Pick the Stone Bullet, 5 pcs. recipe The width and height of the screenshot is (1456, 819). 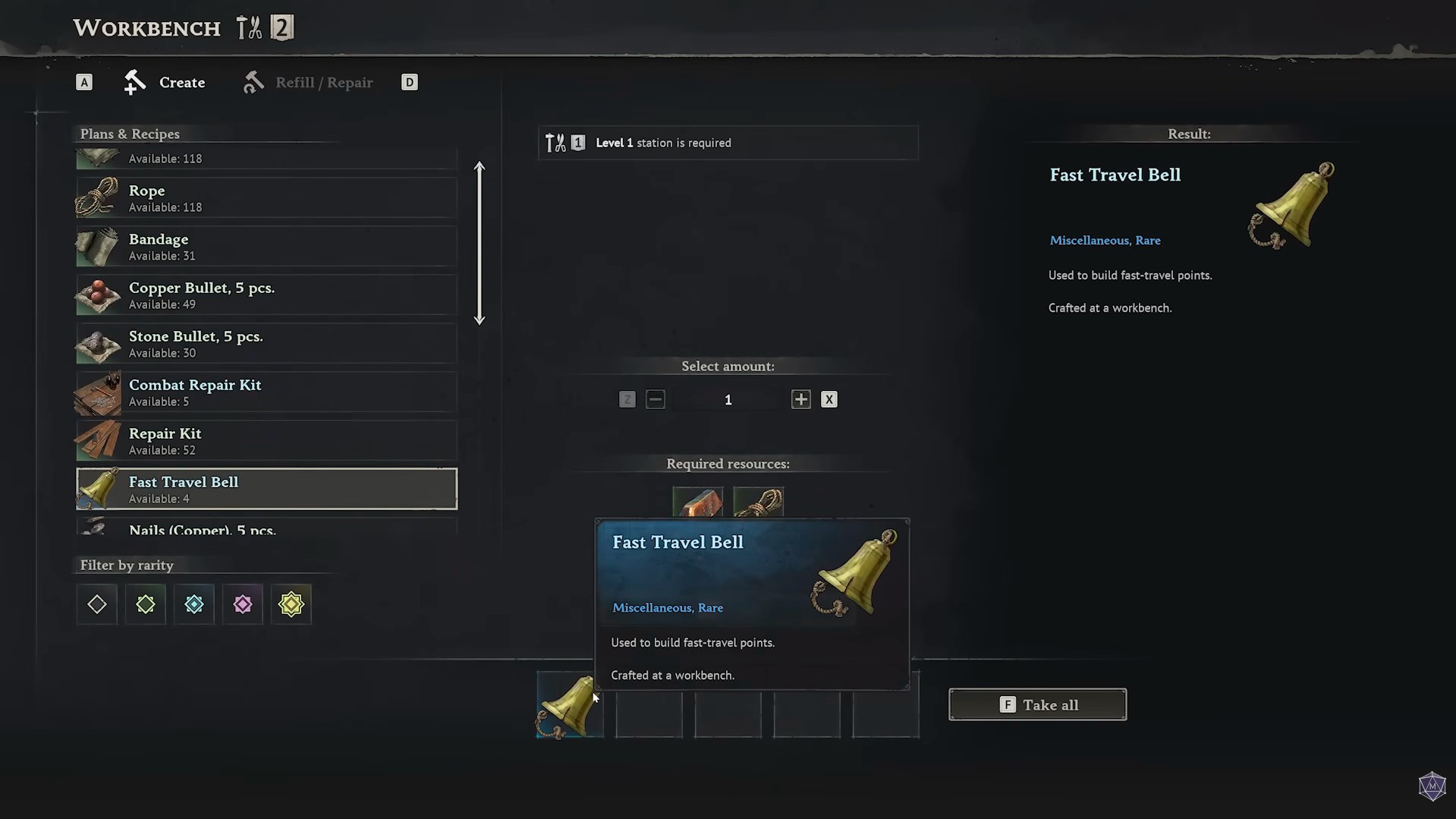coord(266,343)
